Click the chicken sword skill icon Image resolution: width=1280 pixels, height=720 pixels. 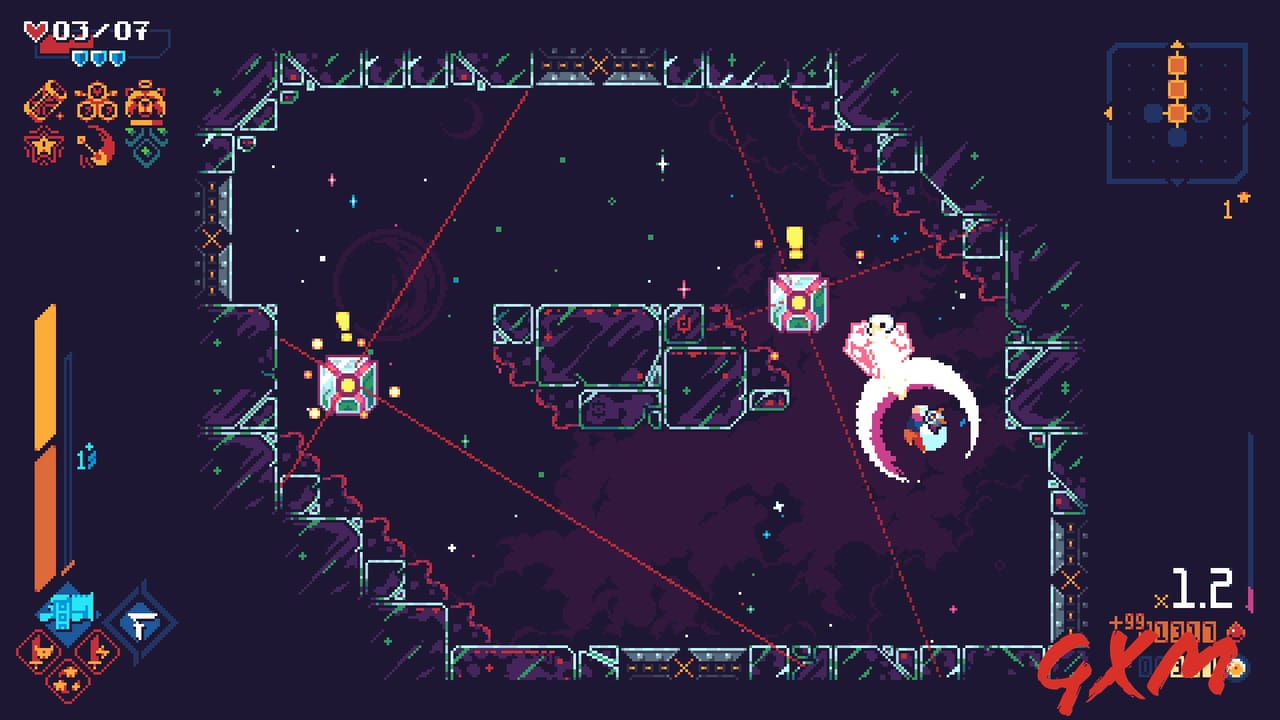[x=38, y=650]
